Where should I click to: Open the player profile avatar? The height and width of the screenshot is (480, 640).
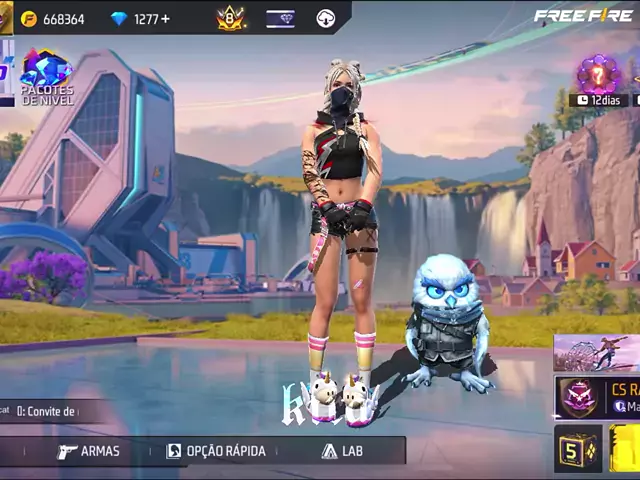pyautogui.click(x=6, y=17)
